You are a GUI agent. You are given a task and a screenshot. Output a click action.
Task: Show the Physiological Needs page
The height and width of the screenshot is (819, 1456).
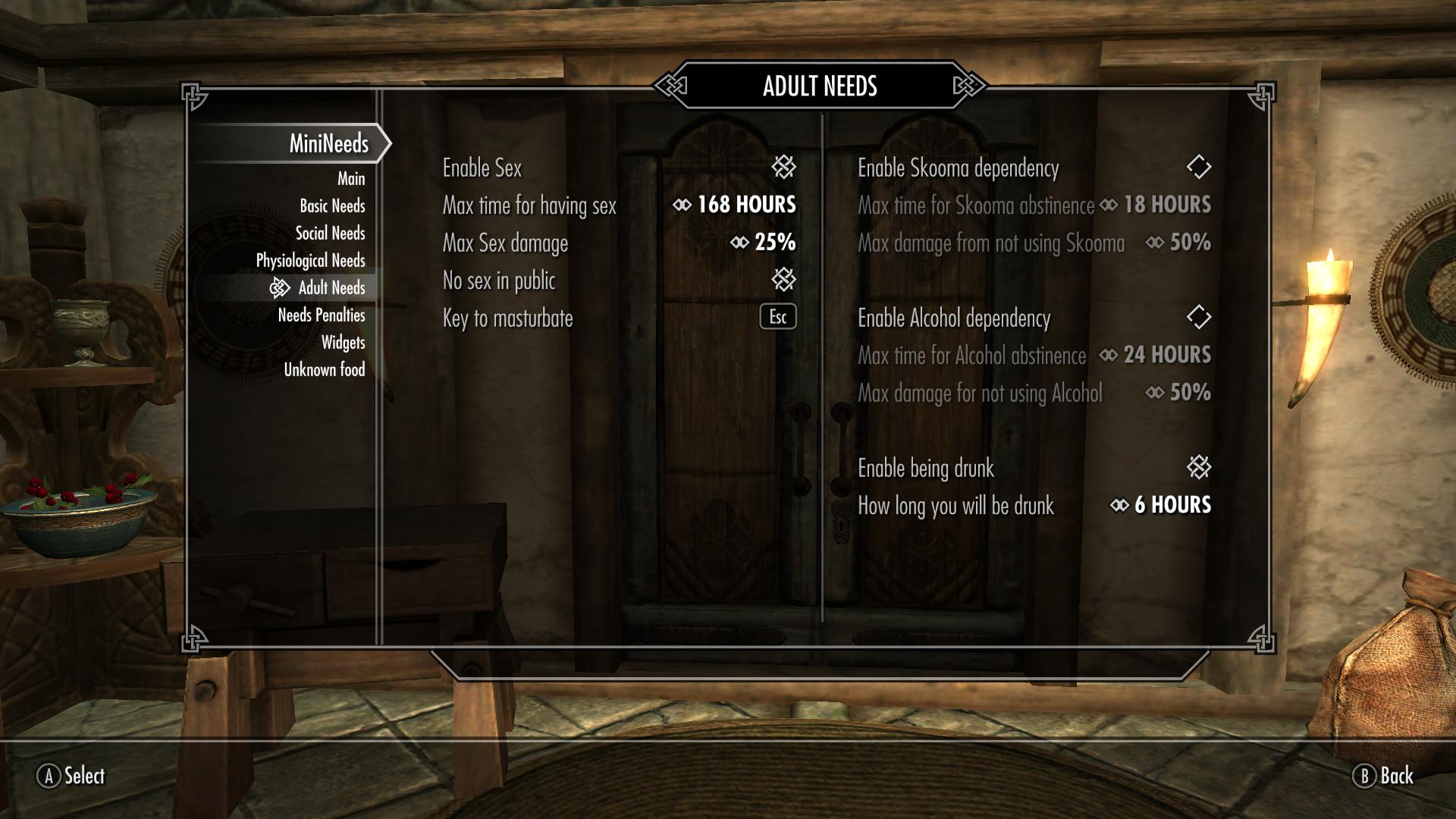pyautogui.click(x=310, y=261)
